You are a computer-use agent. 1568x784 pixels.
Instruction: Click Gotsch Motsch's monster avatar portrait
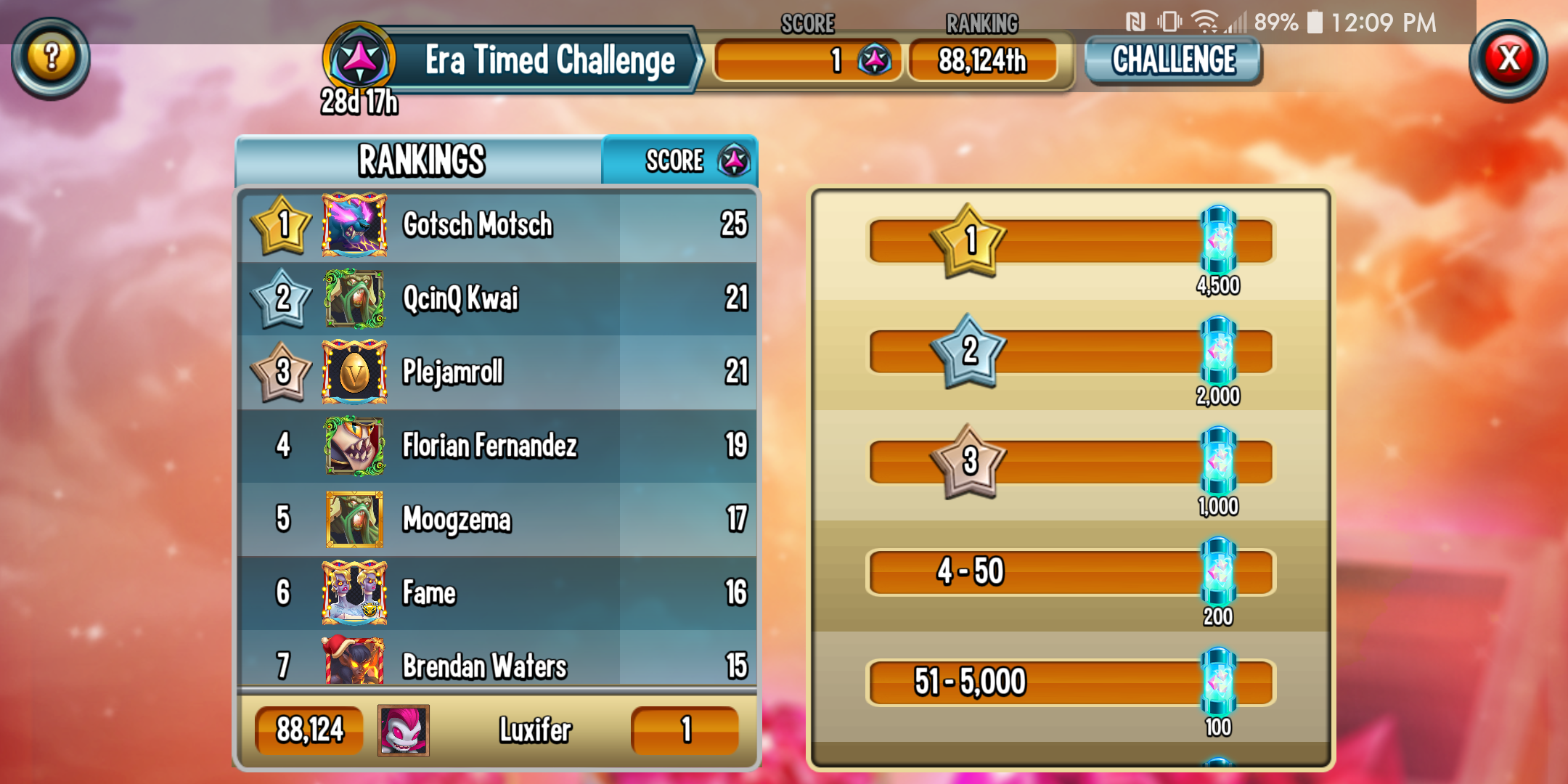[354, 225]
